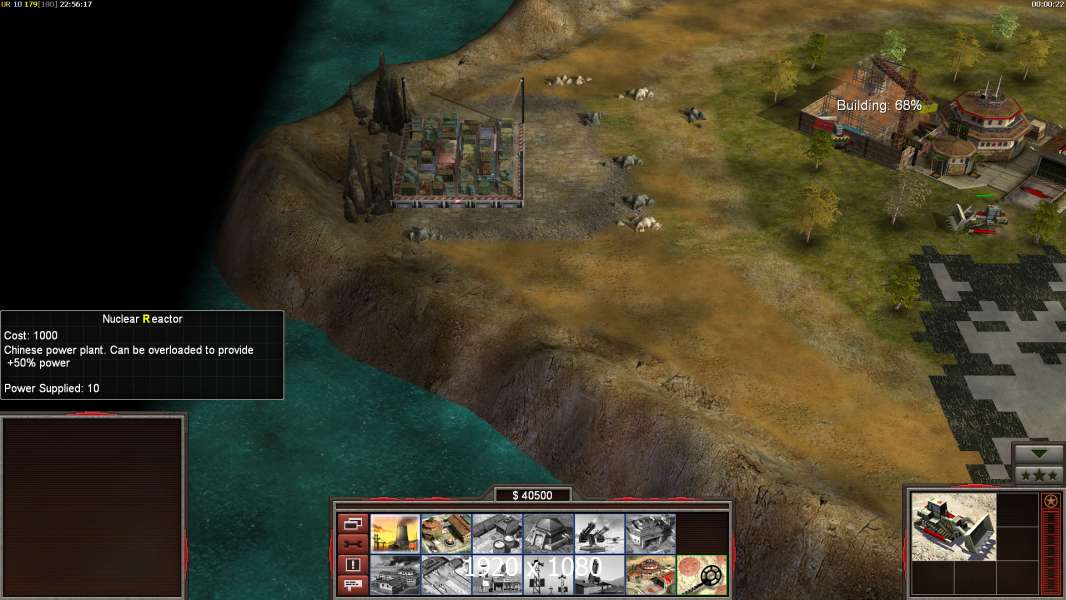1066x600 pixels.
Task: Open the red speech bubble communicator button
Action: pyautogui.click(x=351, y=585)
